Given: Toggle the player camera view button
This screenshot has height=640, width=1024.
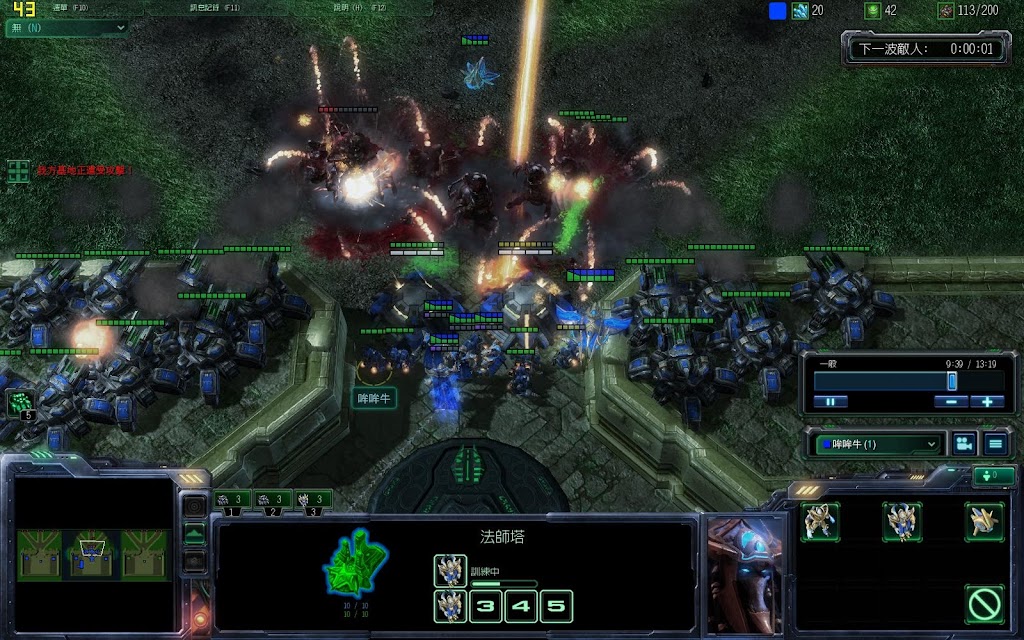Looking at the screenshot, I should point(964,444).
